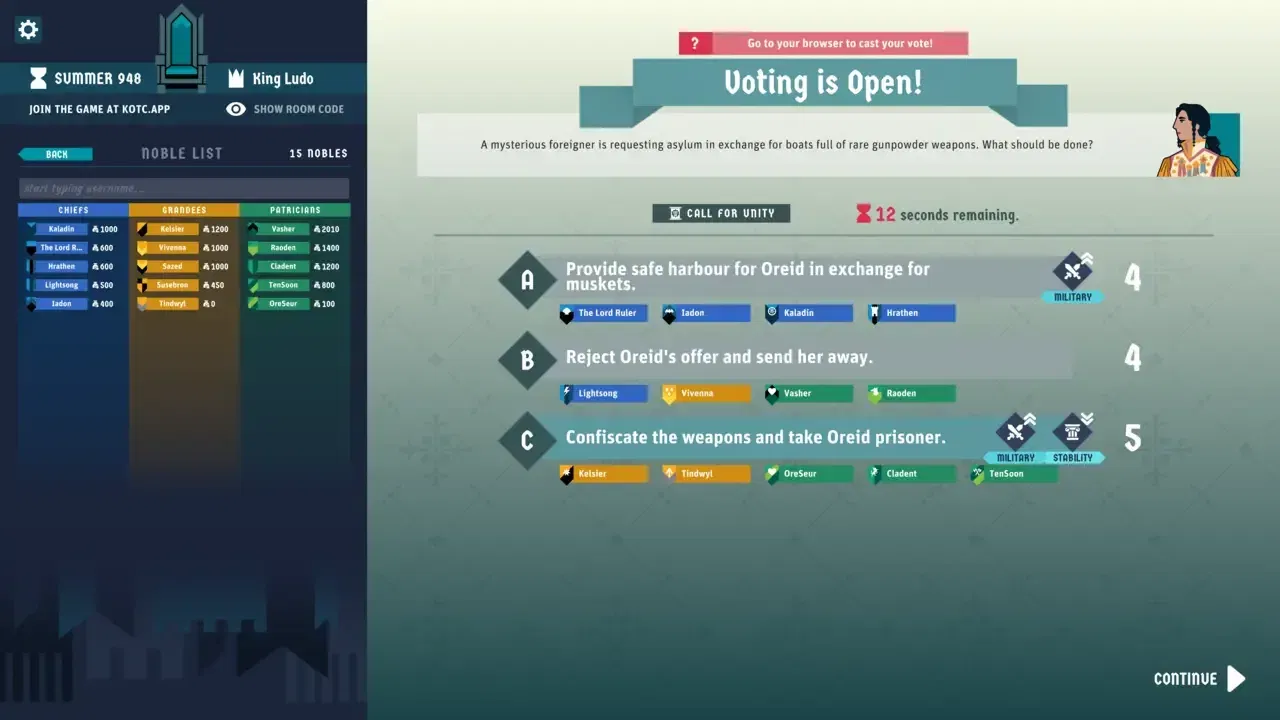
Task: Click the settings gear icon
Action: (x=28, y=29)
